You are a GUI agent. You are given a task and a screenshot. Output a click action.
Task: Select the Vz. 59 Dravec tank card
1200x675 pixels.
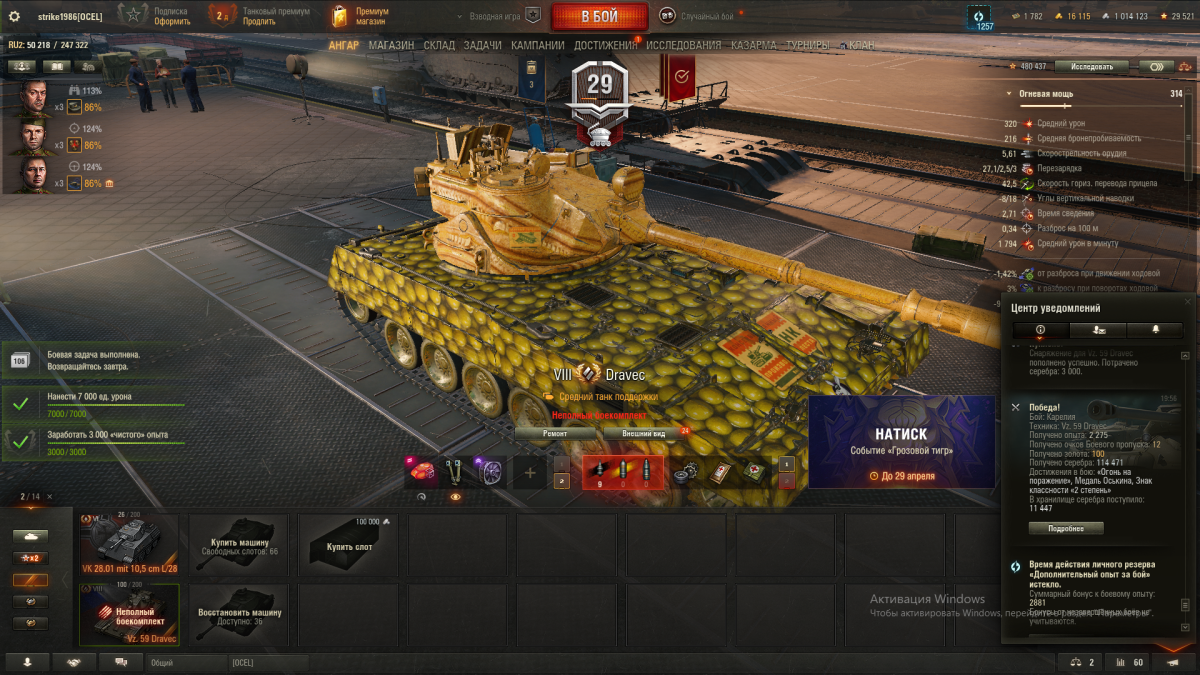coord(129,615)
